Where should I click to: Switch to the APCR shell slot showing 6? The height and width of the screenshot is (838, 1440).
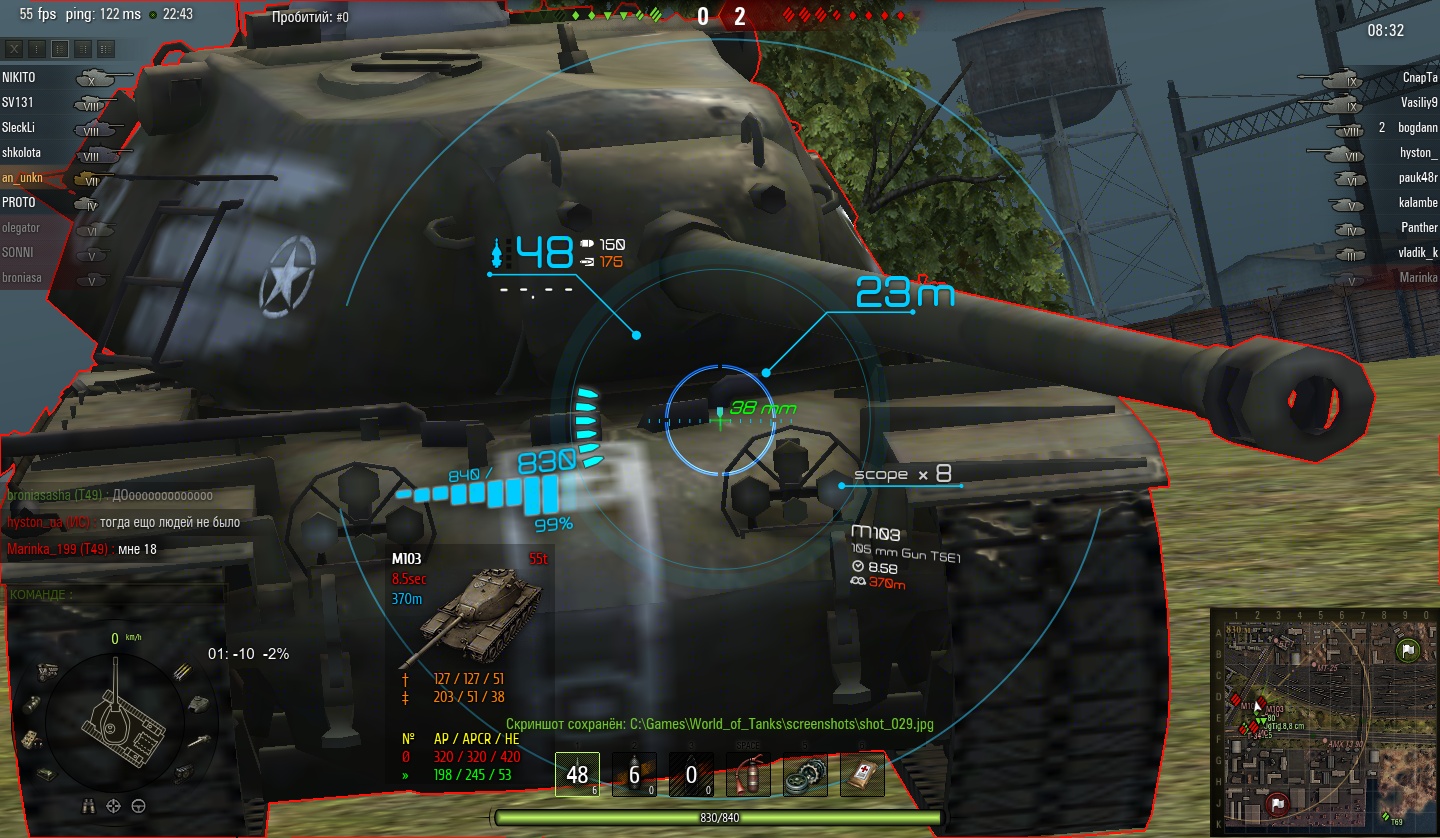click(x=634, y=774)
